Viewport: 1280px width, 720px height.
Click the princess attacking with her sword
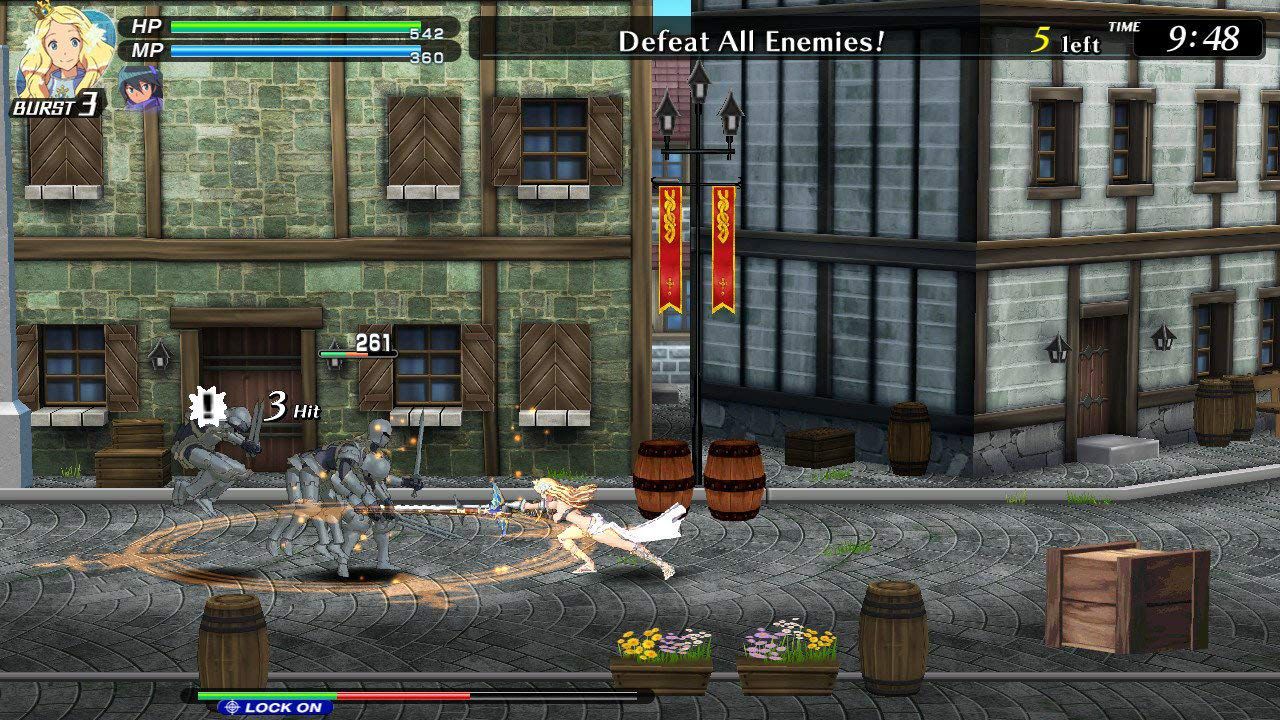click(570, 520)
